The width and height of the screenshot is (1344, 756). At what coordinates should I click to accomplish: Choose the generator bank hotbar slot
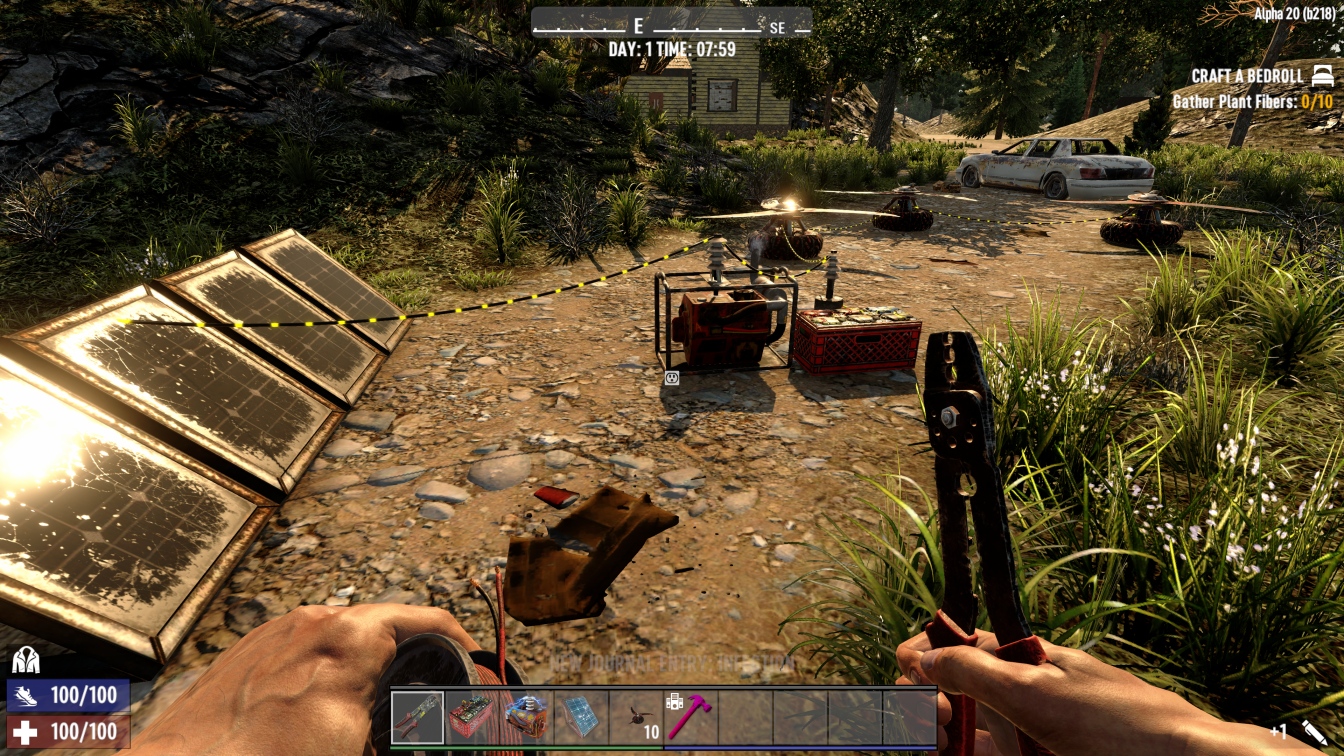pos(526,717)
